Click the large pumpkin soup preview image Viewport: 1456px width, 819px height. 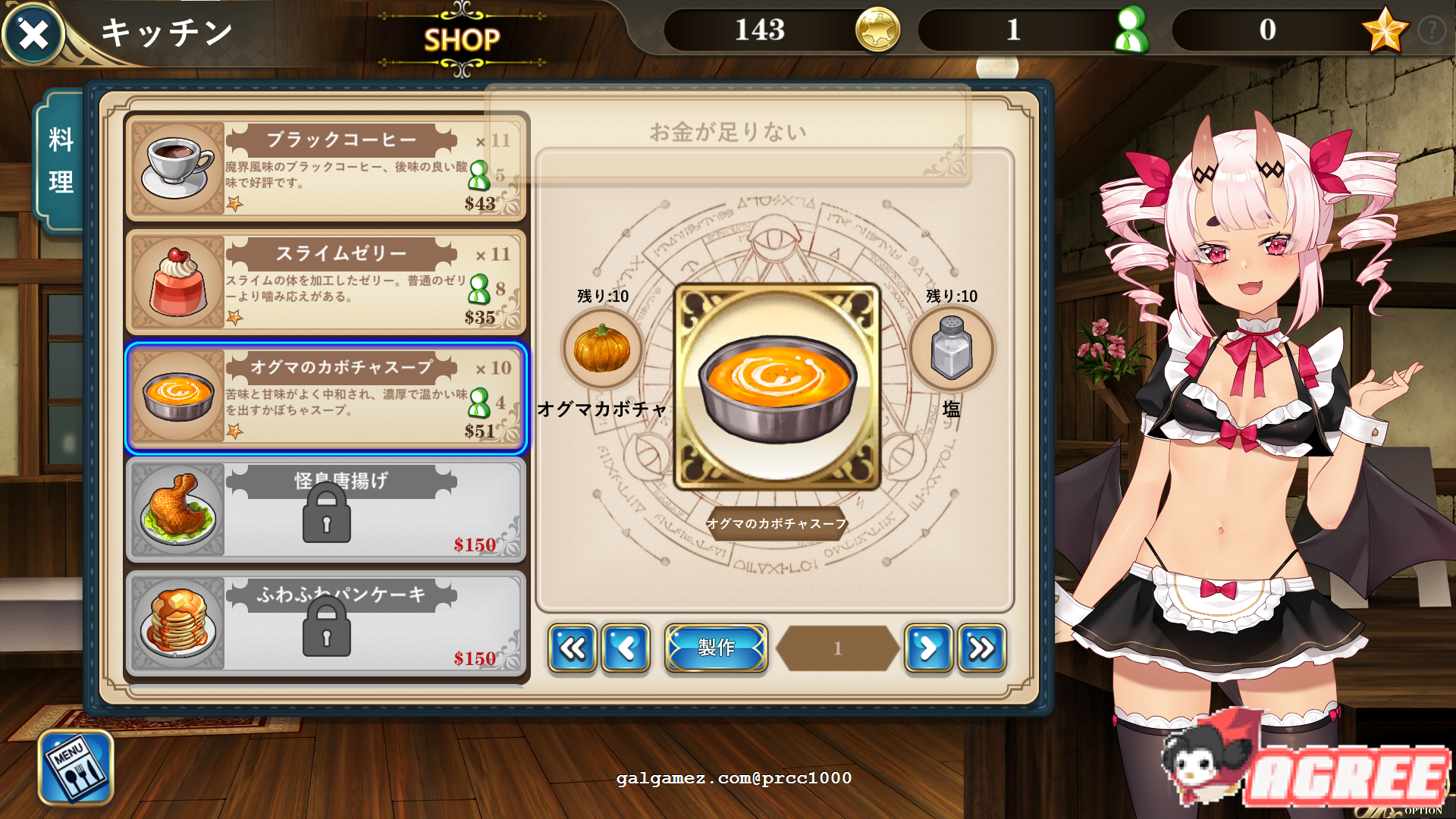pyautogui.click(x=777, y=388)
